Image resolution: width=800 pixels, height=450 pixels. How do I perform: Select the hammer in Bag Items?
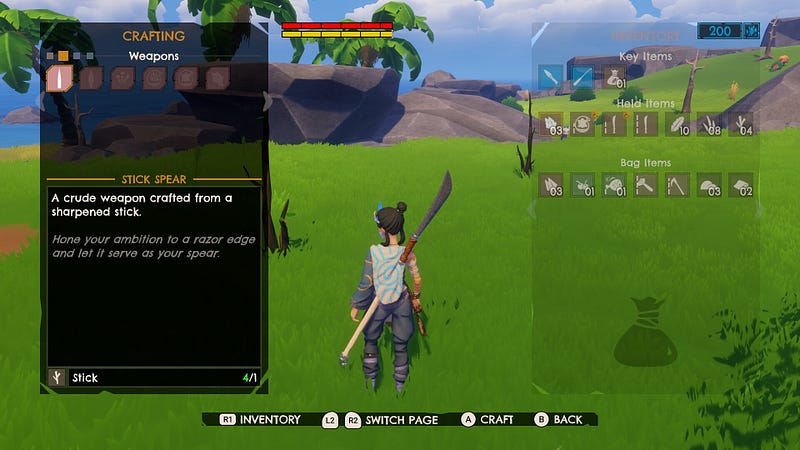(646, 185)
